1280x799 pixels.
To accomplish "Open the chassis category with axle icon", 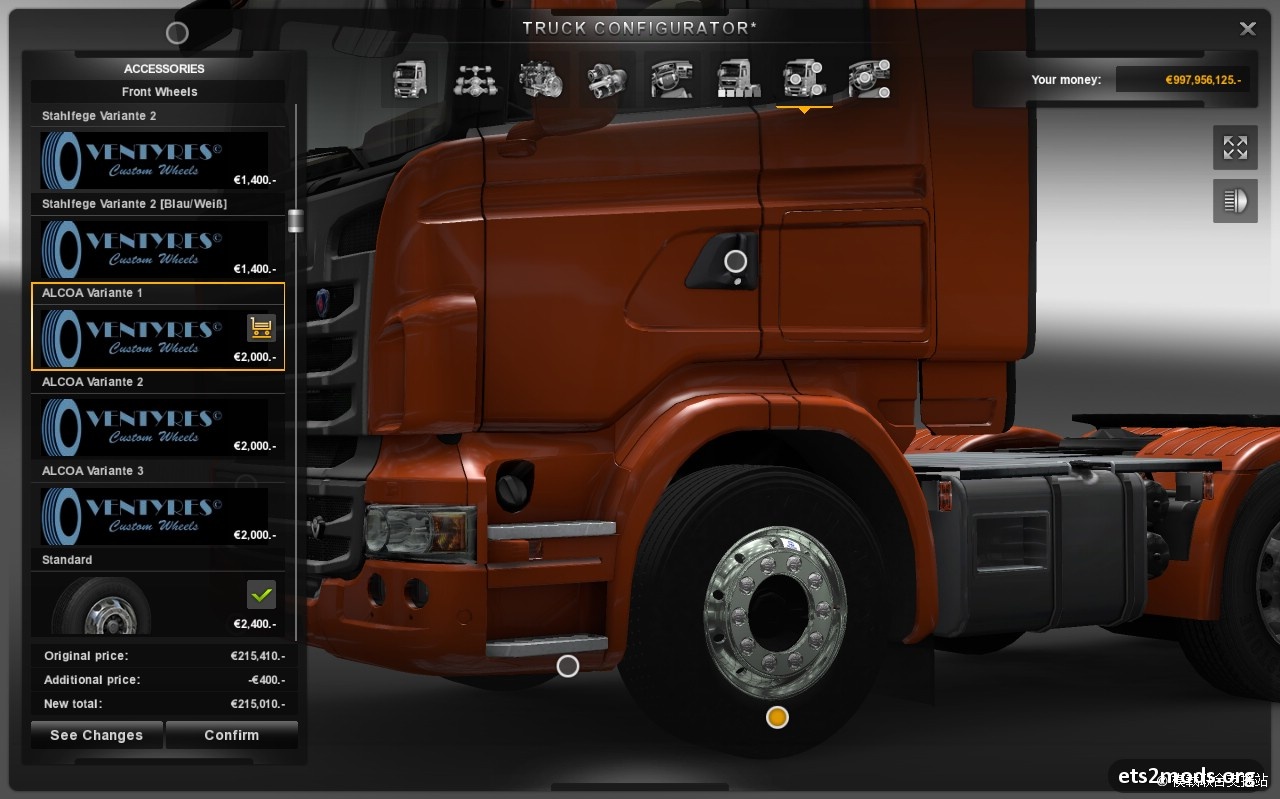I will pyautogui.click(x=476, y=80).
